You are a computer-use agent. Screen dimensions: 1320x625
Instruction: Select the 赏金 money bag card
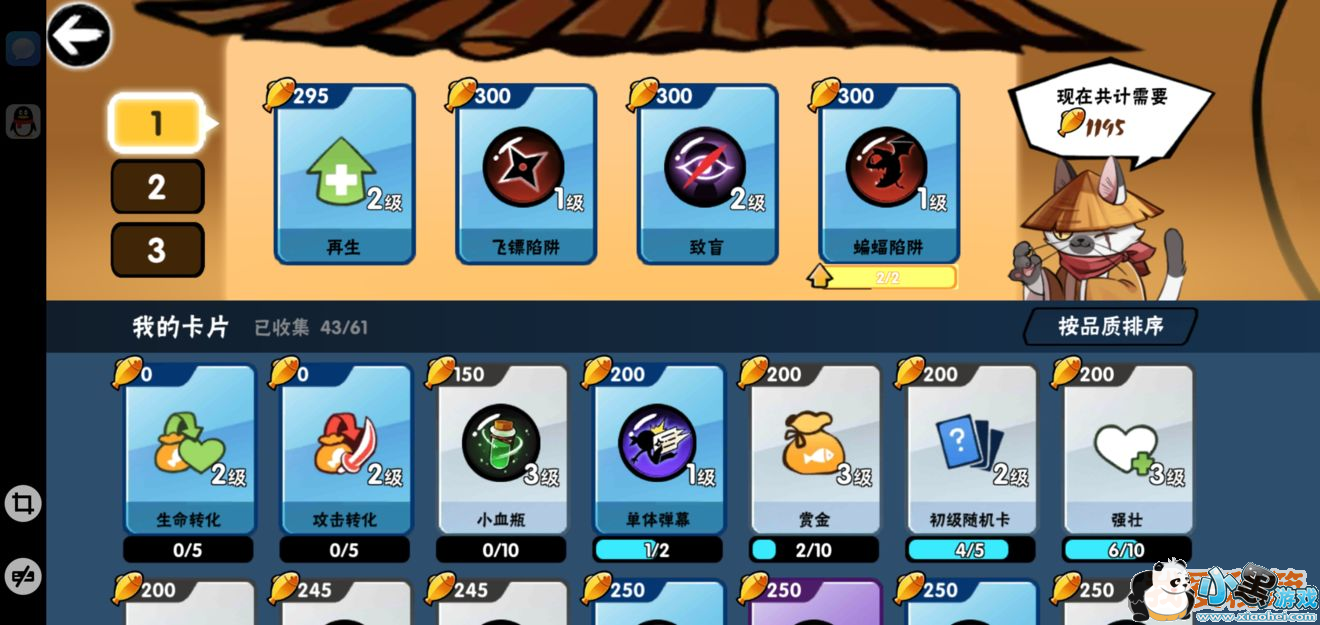click(814, 450)
